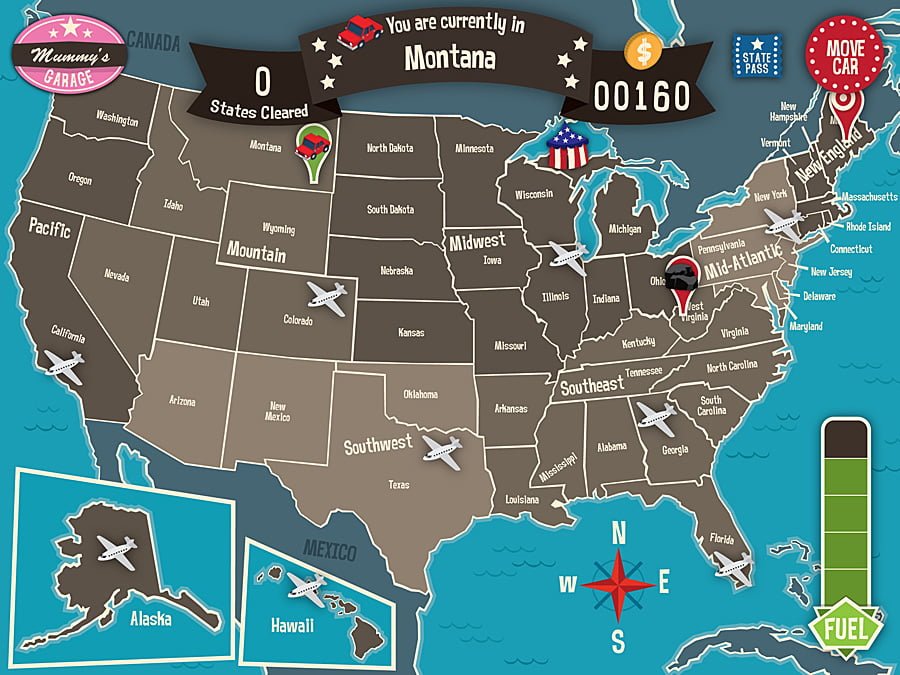The height and width of the screenshot is (675, 900).
Task: Choose the California airport plane
Action: point(64,366)
